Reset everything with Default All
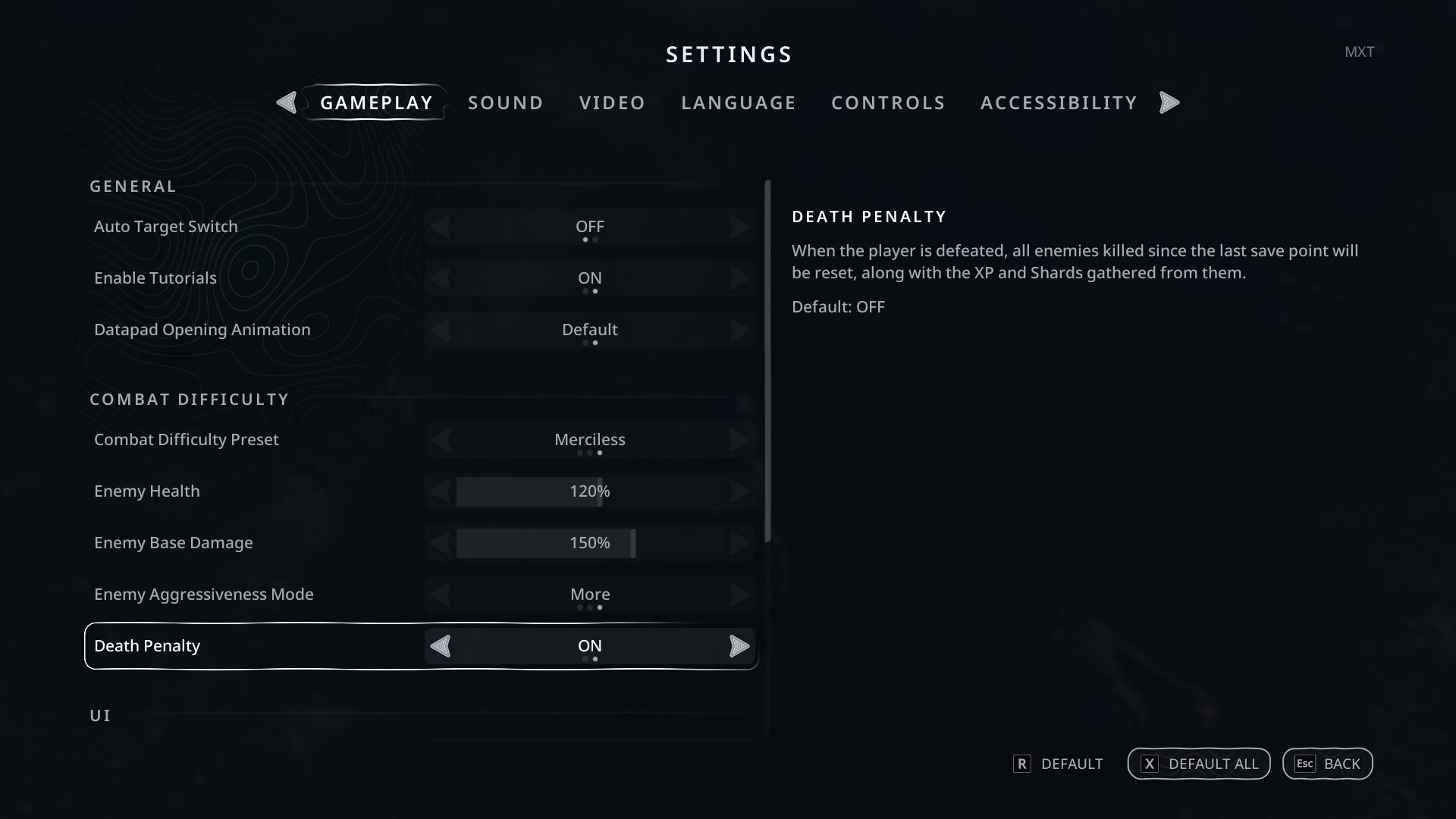The image size is (1456, 819). (1198, 764)
